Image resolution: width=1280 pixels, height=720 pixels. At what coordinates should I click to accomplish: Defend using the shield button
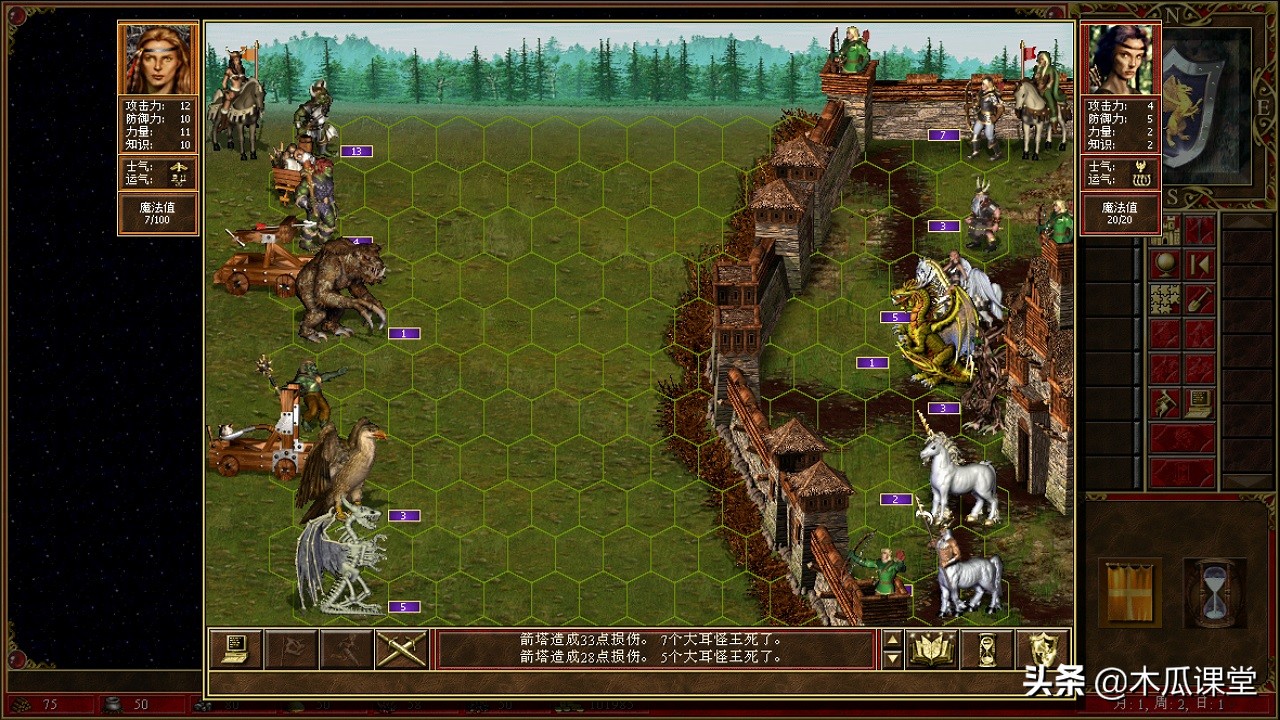[x=1041, y=649]
